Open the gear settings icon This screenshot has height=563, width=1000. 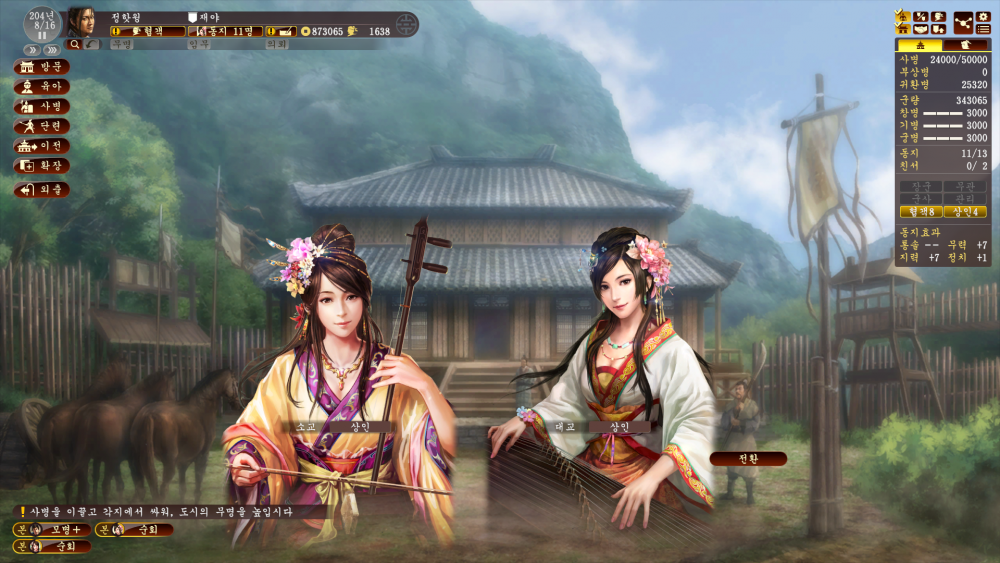(984, 16)
